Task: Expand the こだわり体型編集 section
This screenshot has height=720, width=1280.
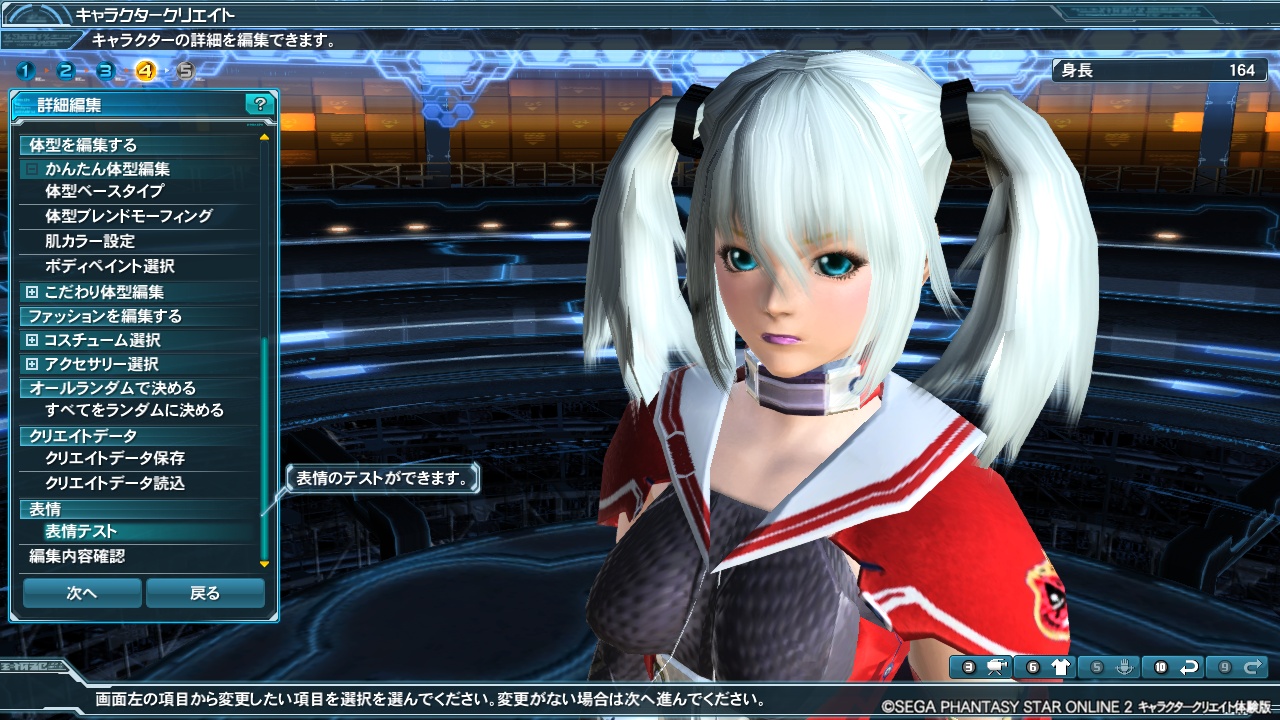Action: pyautogui.click(x=32, y=292)
